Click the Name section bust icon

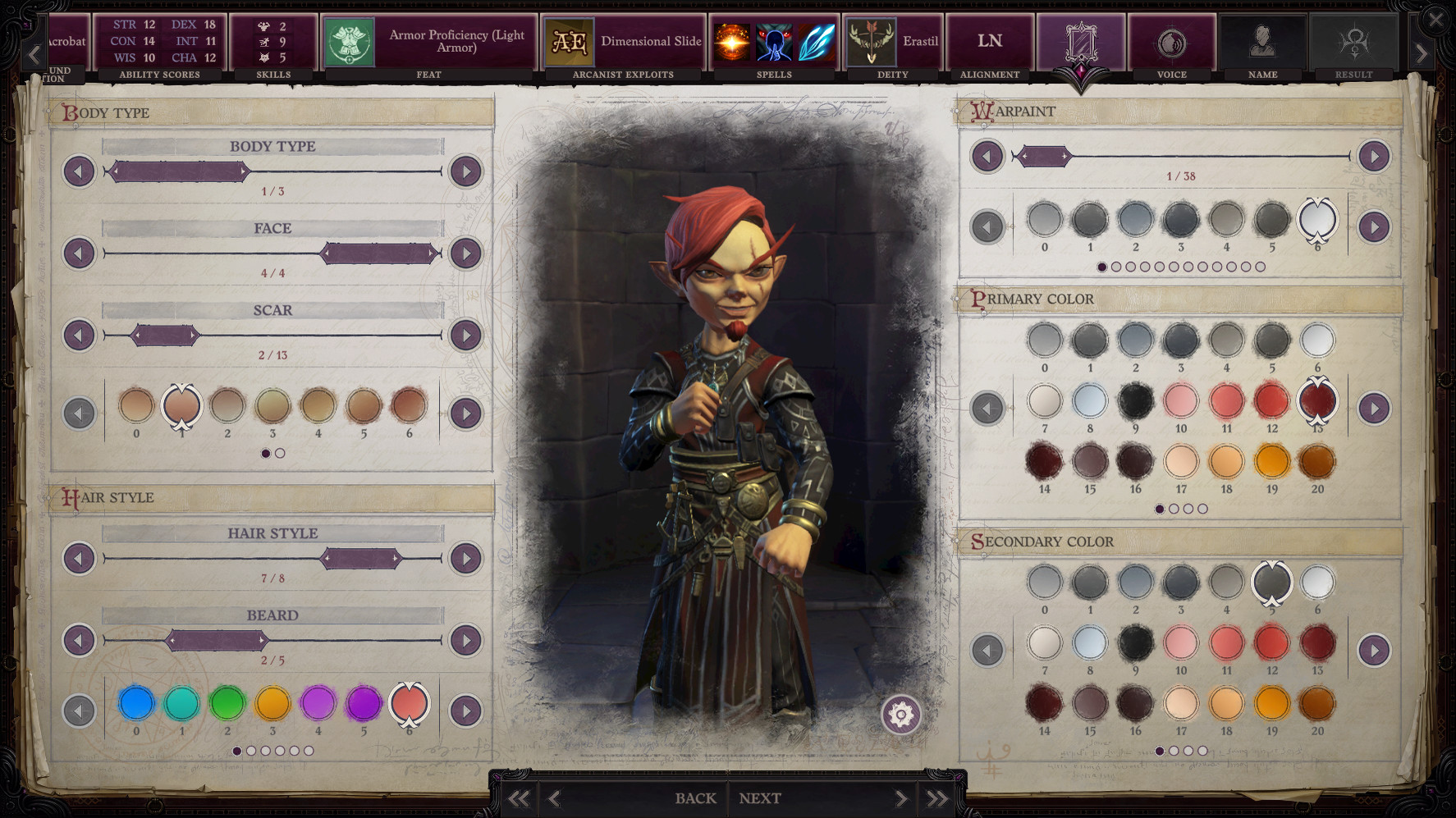[x=1262, y=40]
